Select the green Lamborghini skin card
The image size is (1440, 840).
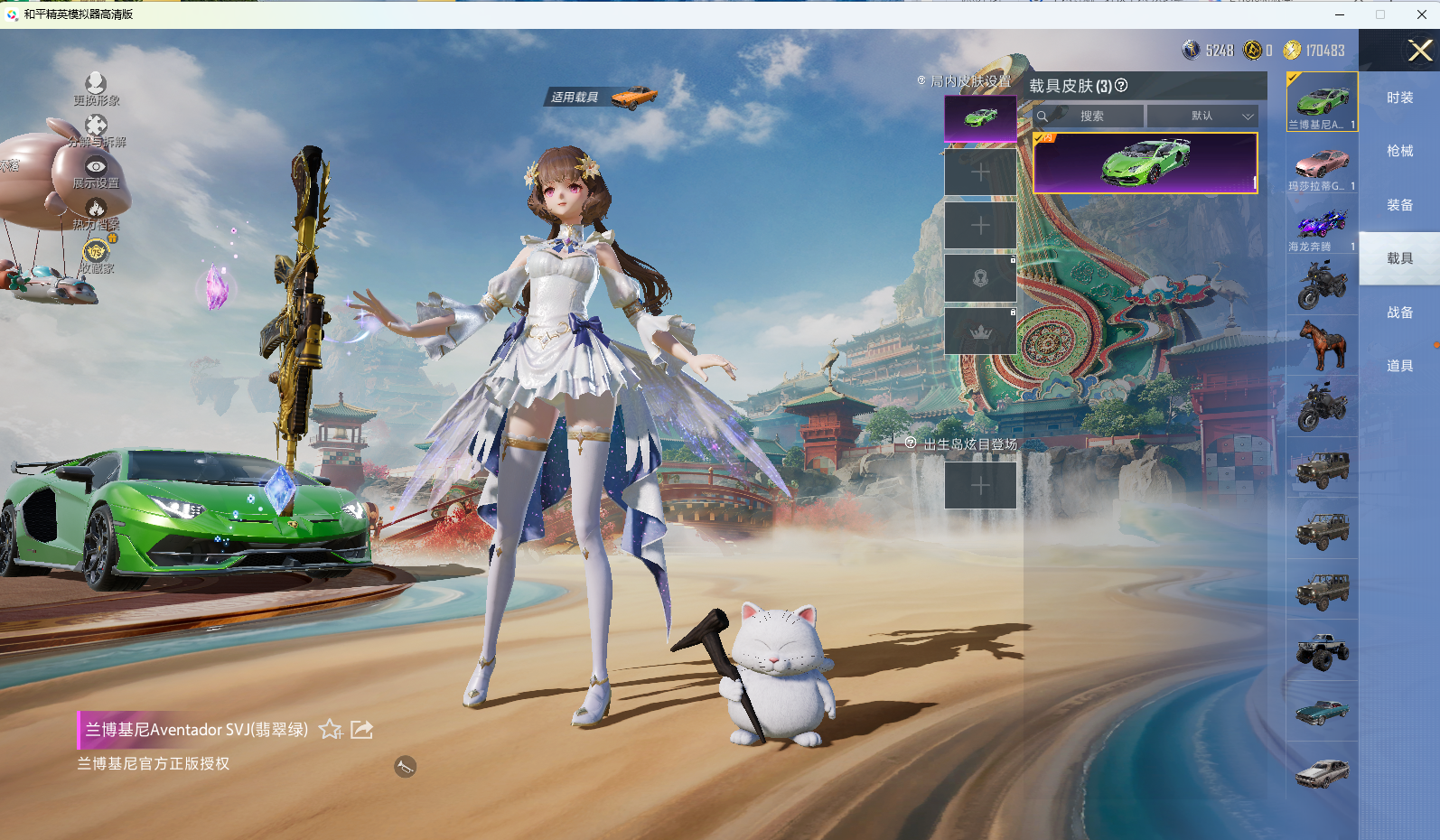(1145, 163)
